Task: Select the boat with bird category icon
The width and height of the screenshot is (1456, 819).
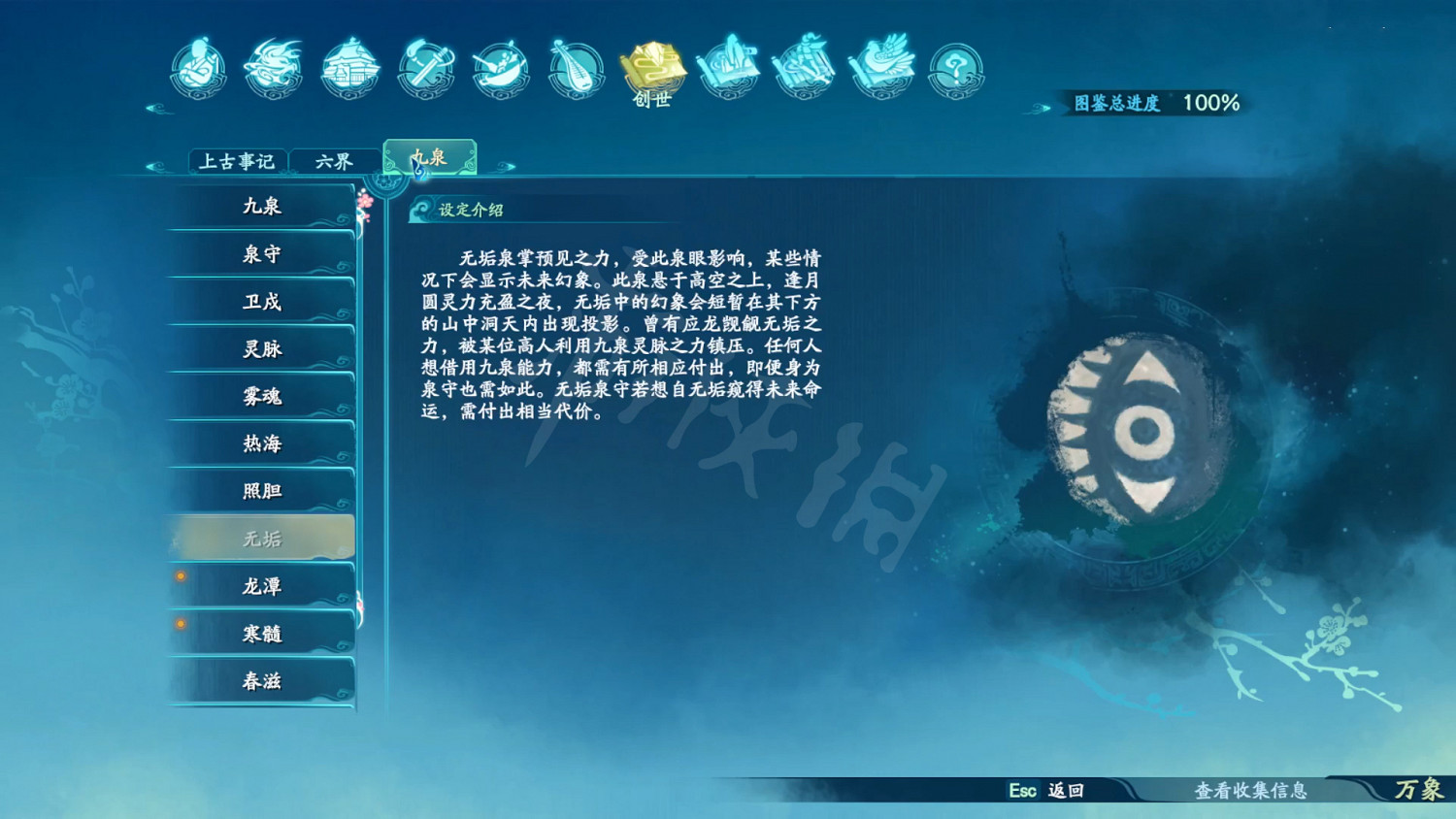Action: coord(877,68)
